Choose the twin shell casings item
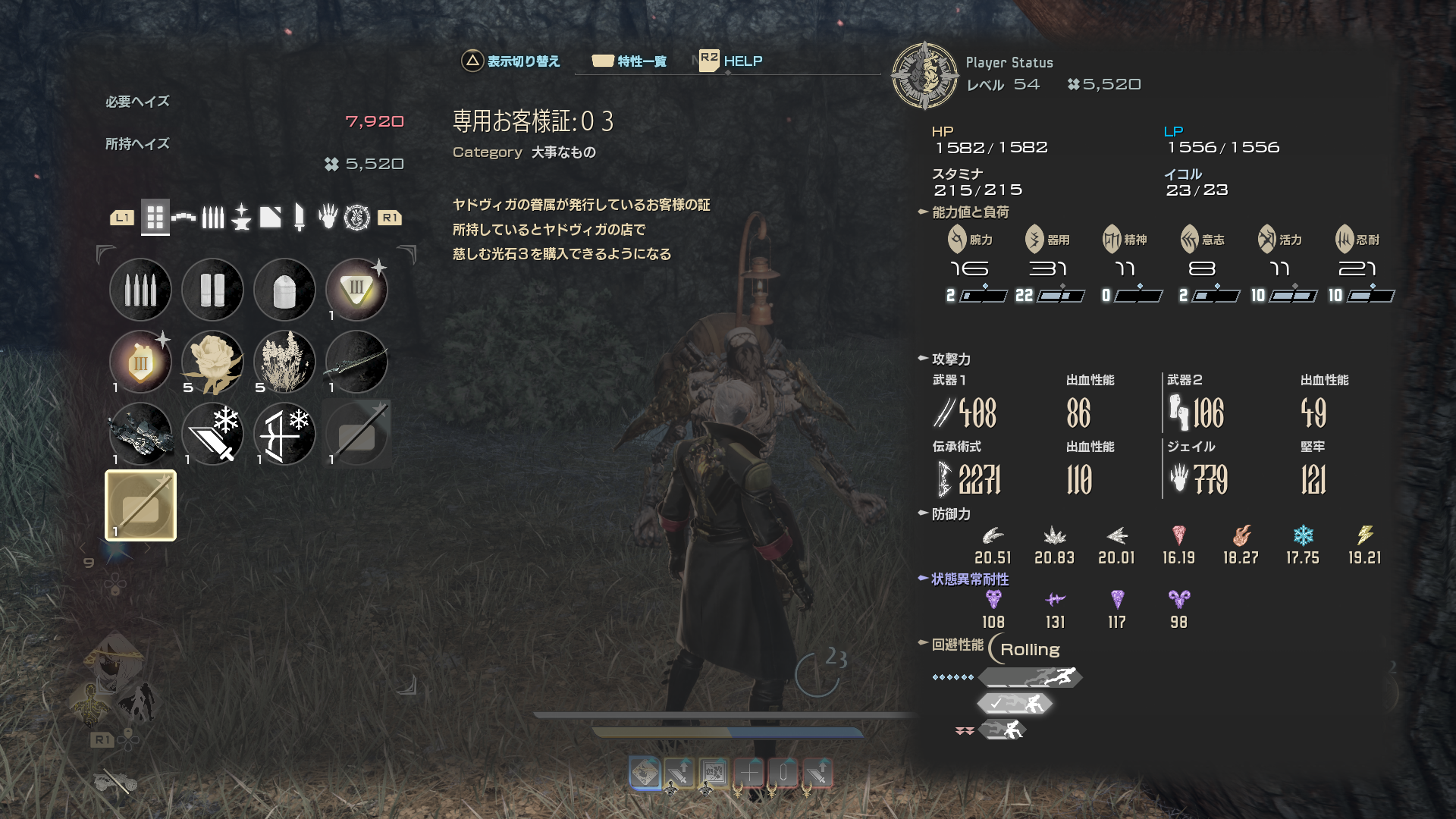The image size is (1456, 819). pos(212,290)
